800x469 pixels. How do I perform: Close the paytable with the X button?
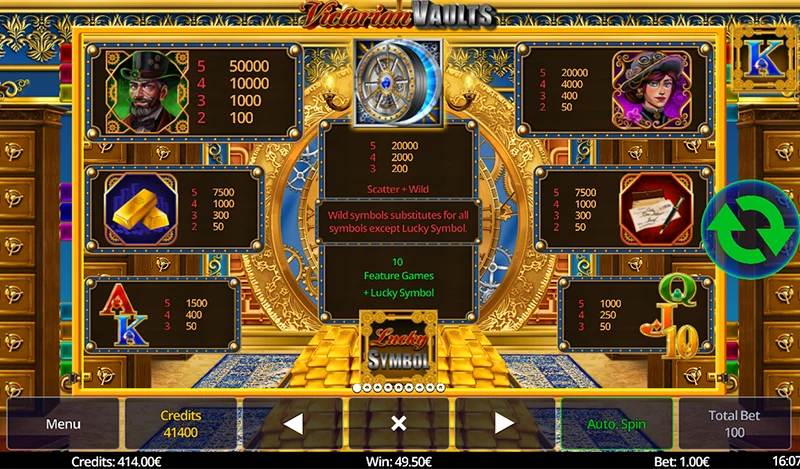click(398, 424)
